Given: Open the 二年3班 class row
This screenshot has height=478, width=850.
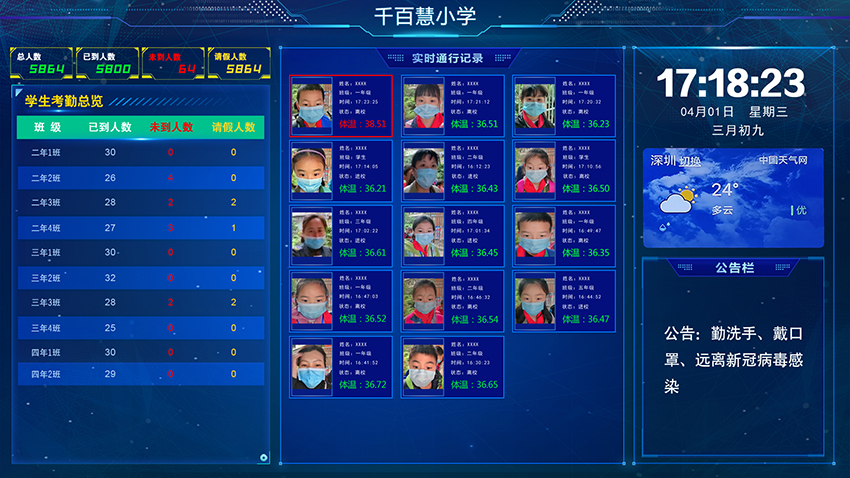Looking at the screenshot, I should click(140, 202).
